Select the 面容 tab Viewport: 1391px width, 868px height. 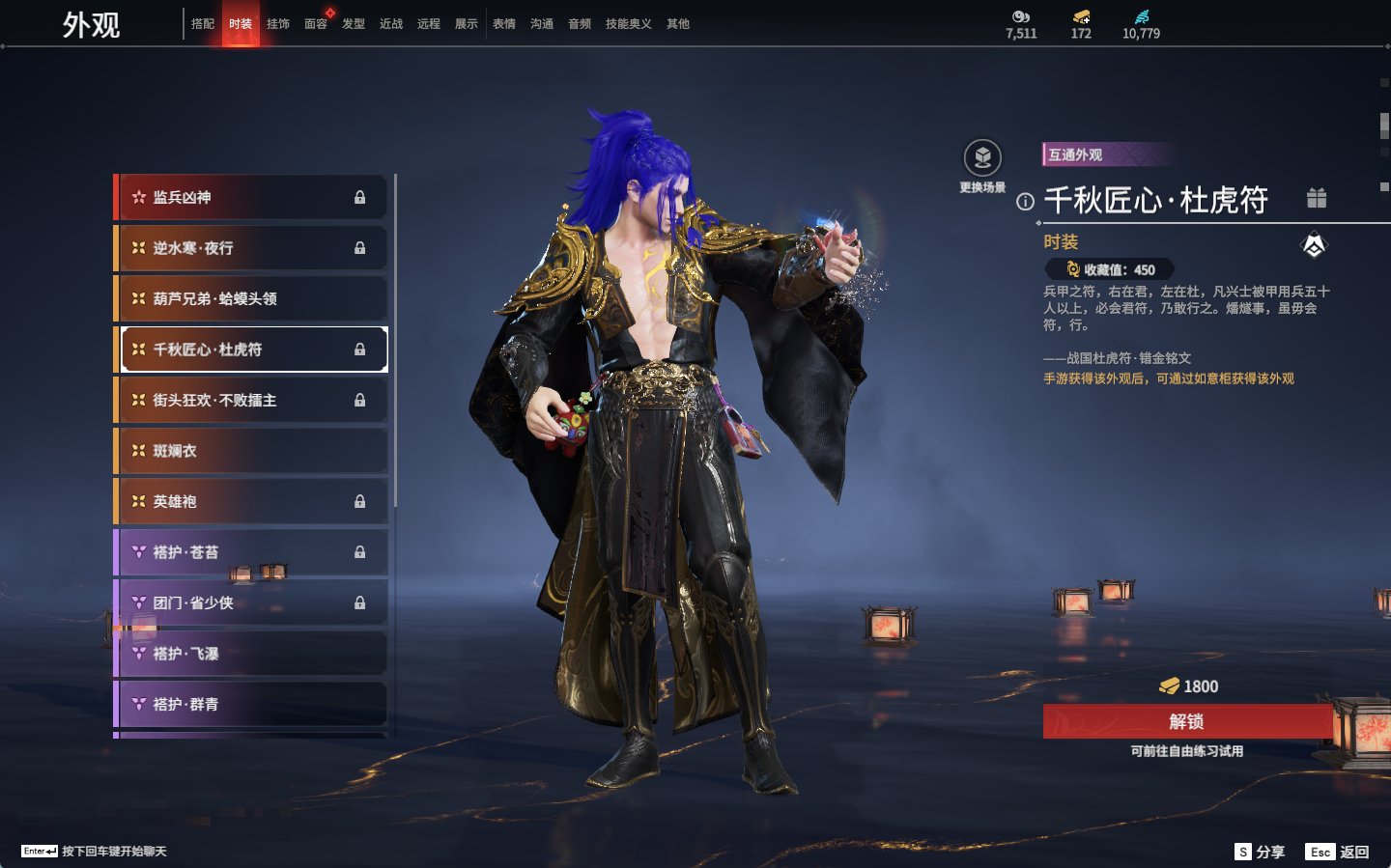[316, 23]
